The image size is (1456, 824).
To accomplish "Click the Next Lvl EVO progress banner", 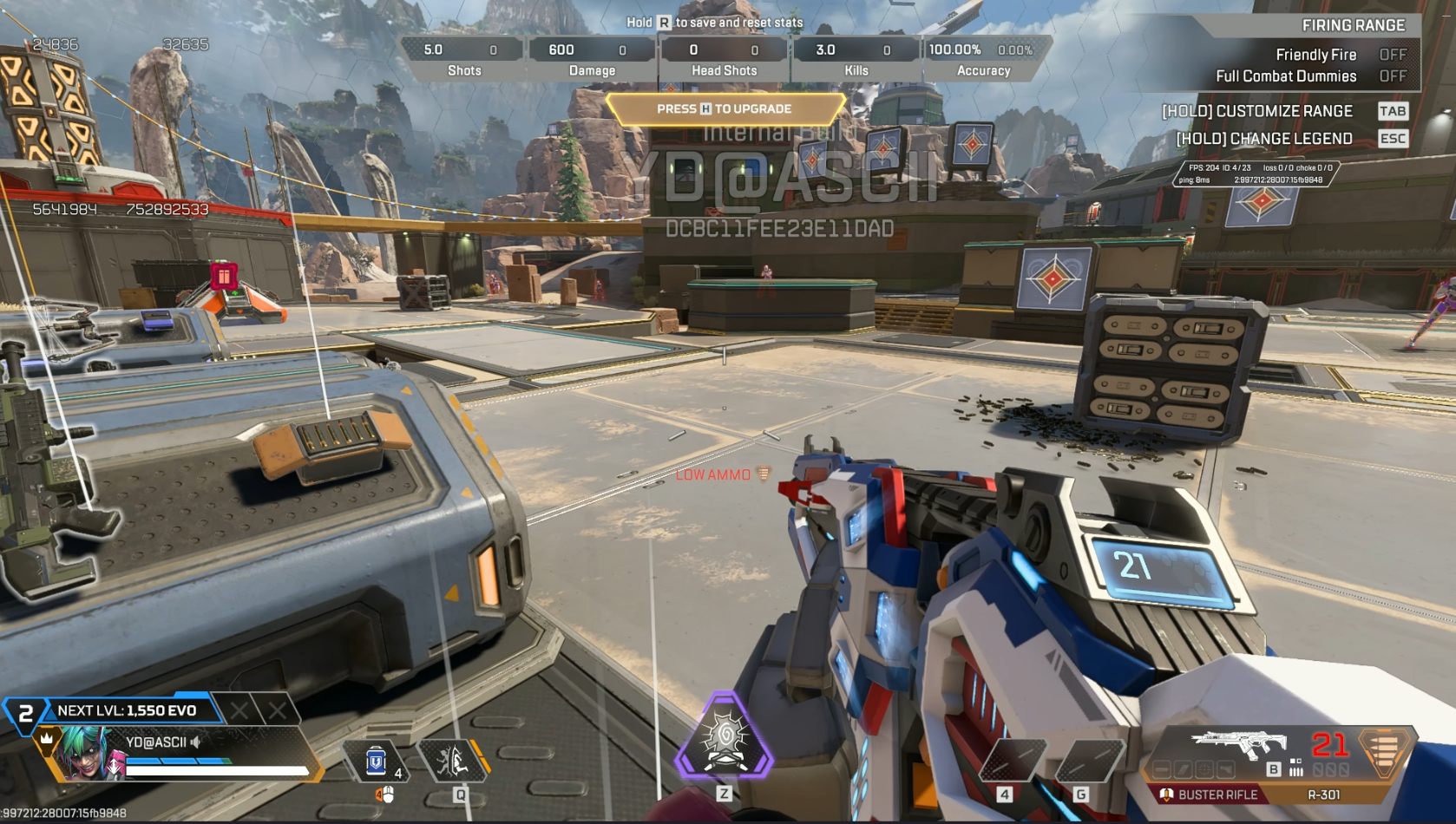I will [128, 710].
